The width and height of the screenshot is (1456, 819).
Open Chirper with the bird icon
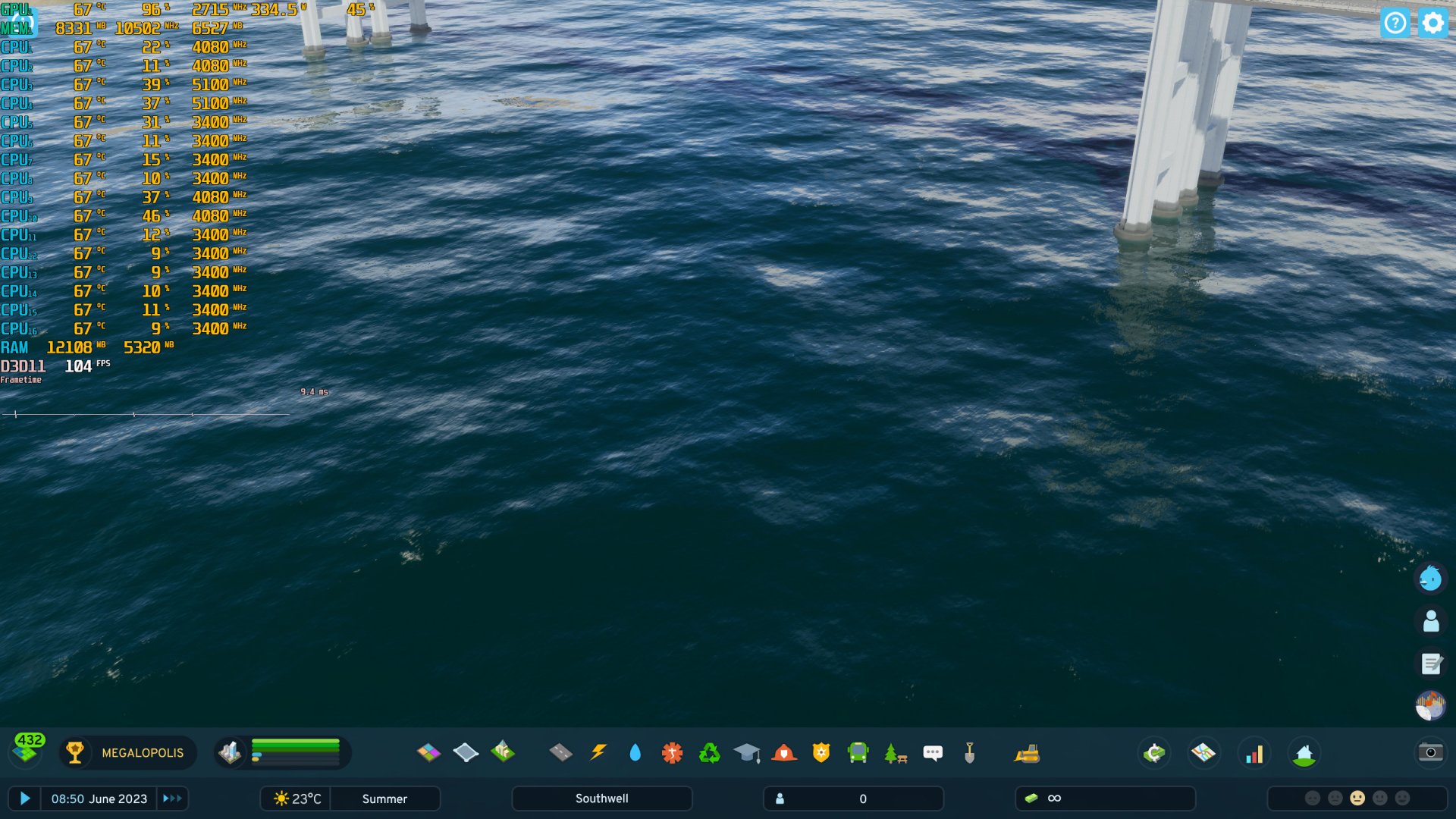(x=1430, y=579)
